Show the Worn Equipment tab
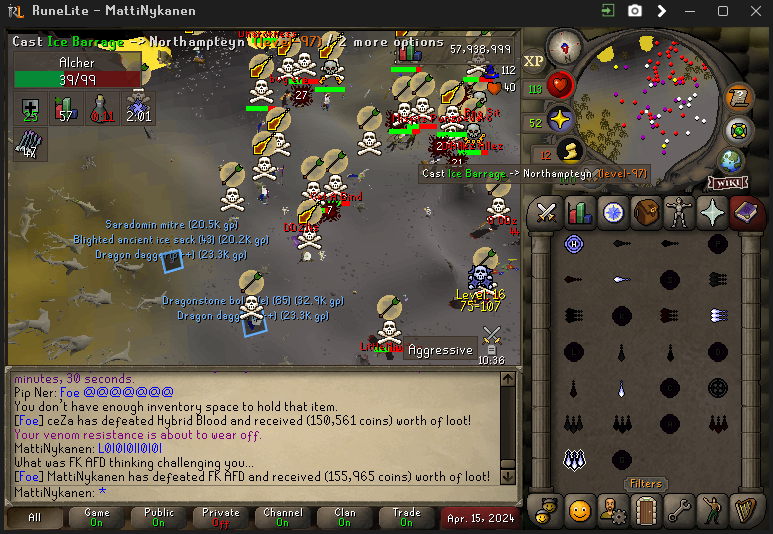Image resolution: width=773 pixels, height=534 pixels. click(680, 212)
